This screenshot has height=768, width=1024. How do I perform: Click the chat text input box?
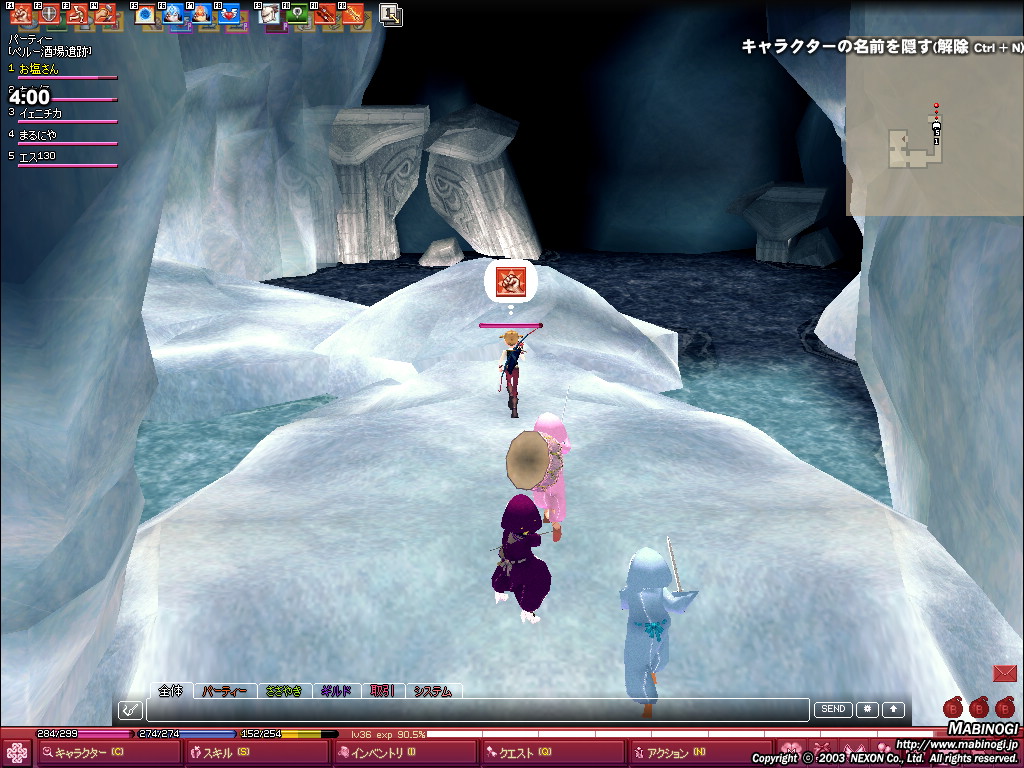478,710
